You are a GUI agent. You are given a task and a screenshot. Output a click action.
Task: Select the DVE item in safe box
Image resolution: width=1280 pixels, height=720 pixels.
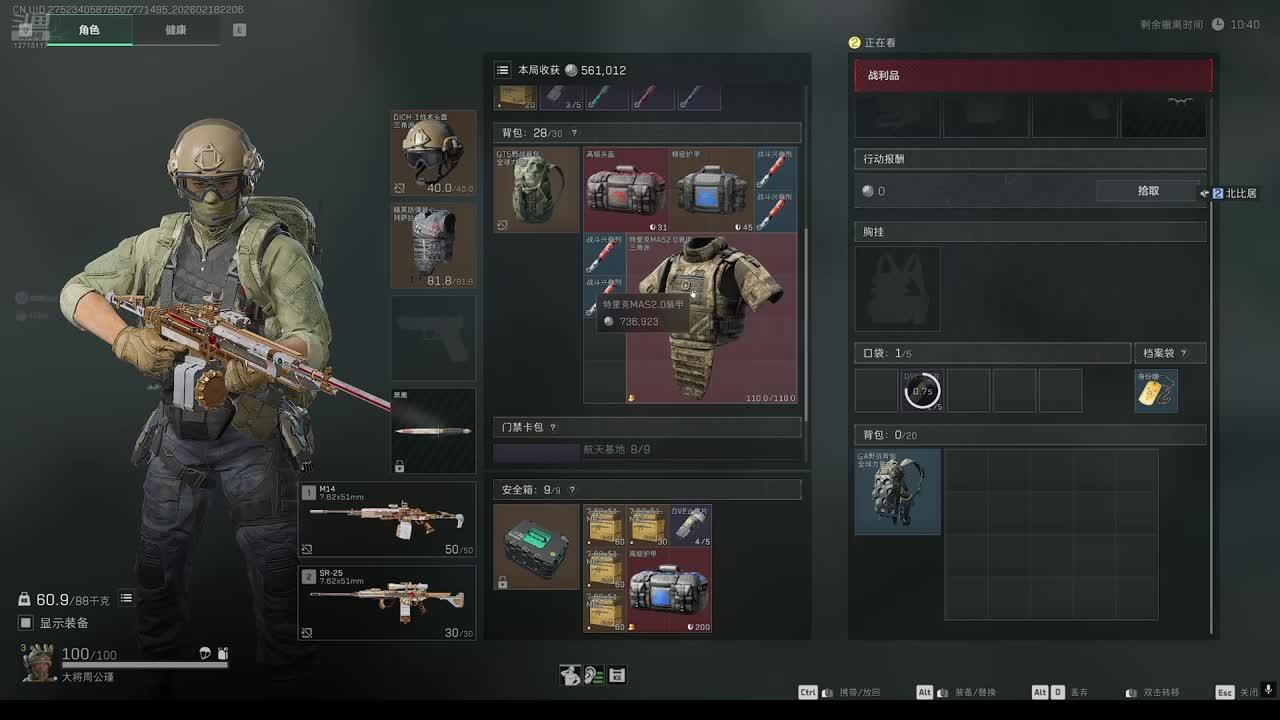690,525
